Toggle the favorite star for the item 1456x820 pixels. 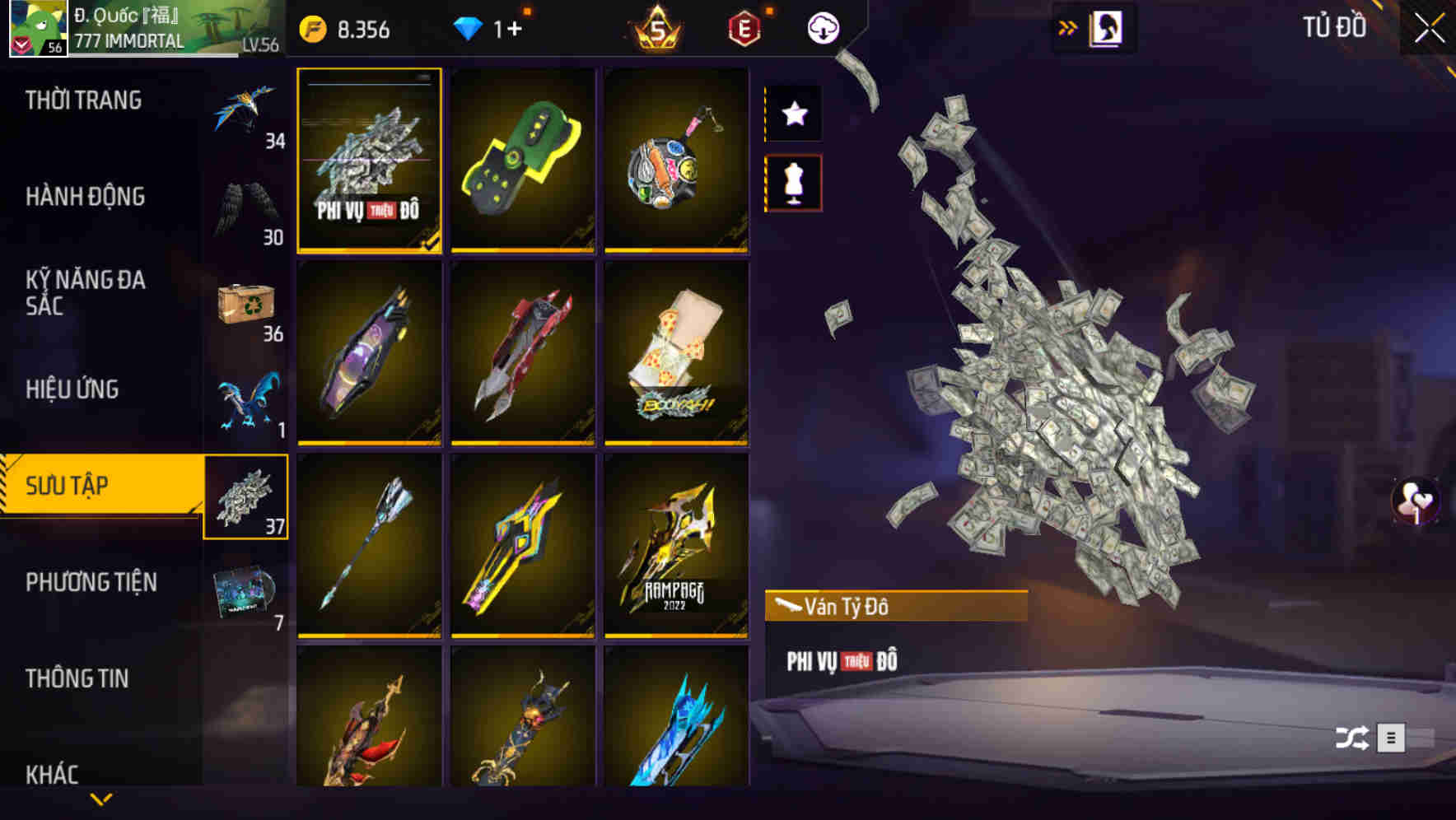pos(794,114)
